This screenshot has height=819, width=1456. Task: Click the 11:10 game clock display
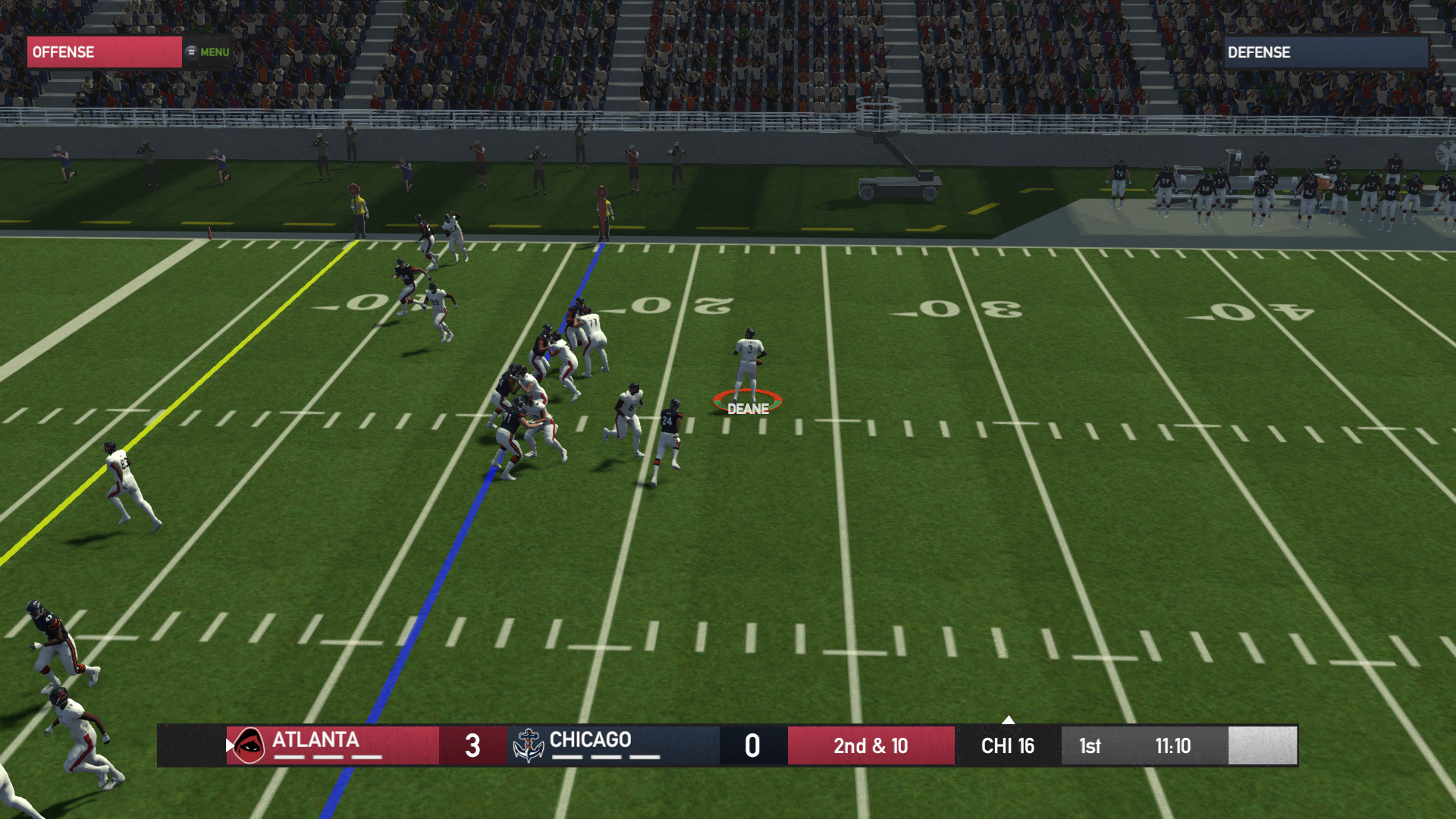point(1175,745)
